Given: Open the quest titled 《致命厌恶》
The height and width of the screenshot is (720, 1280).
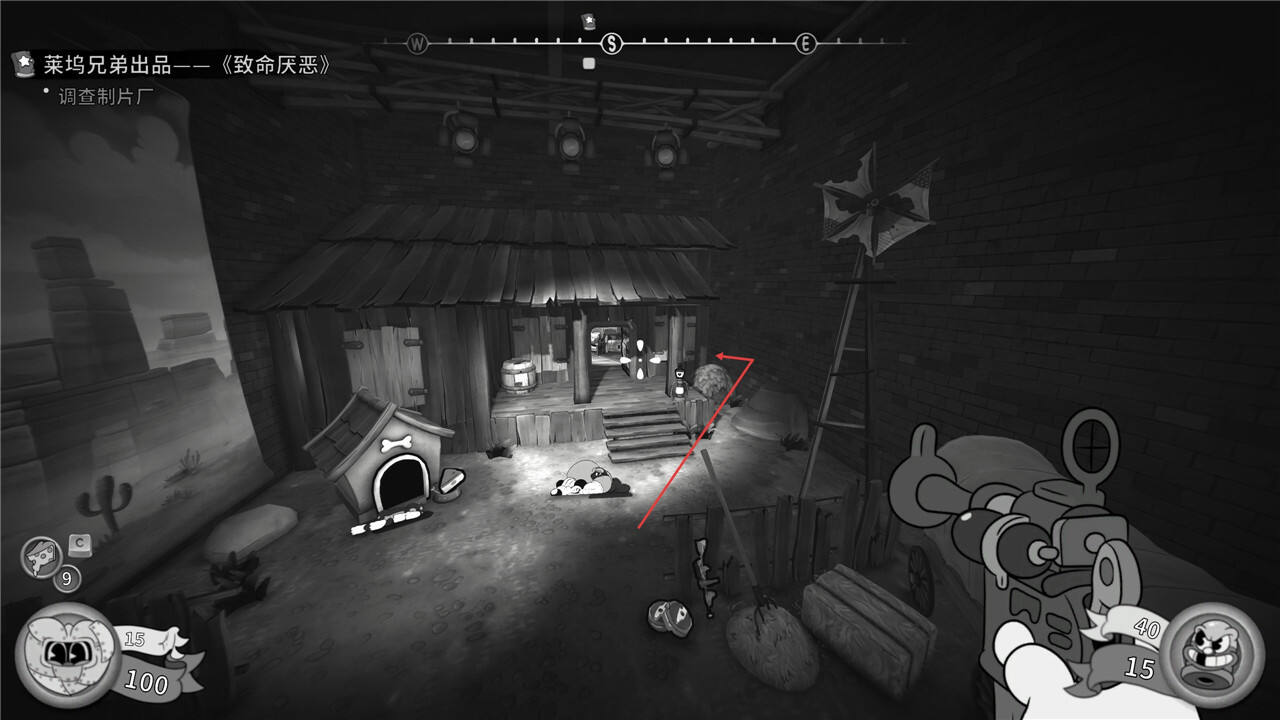Looking at the screenshot, I should [186, 66].
